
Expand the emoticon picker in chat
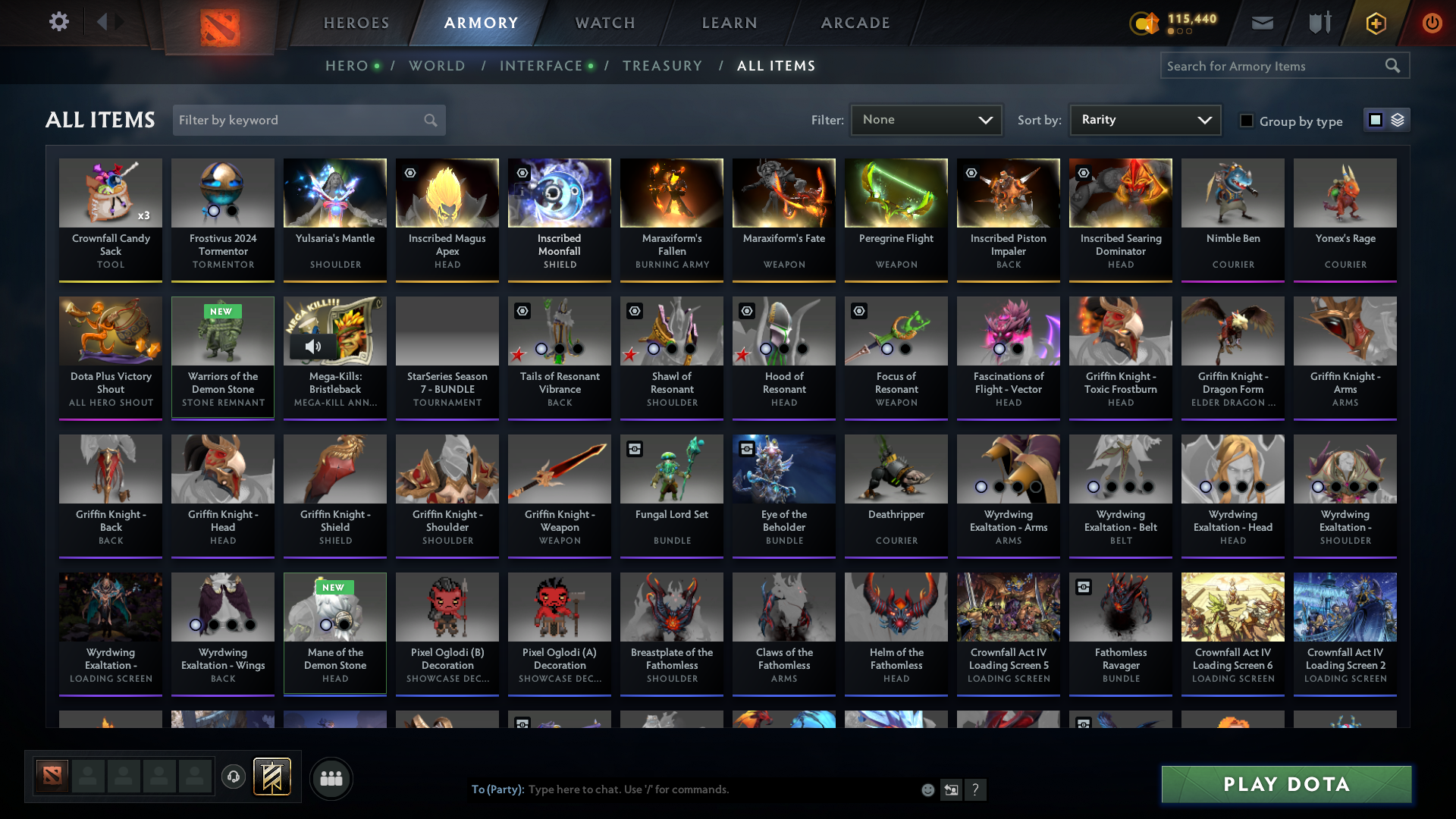pyautogui.click(x=927, y=789)
